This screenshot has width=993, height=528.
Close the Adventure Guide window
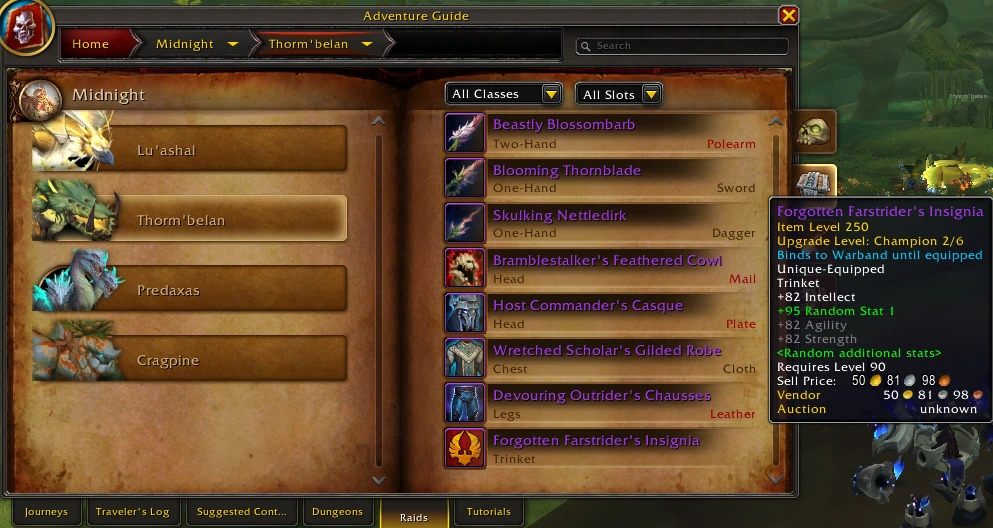[788, 15]
